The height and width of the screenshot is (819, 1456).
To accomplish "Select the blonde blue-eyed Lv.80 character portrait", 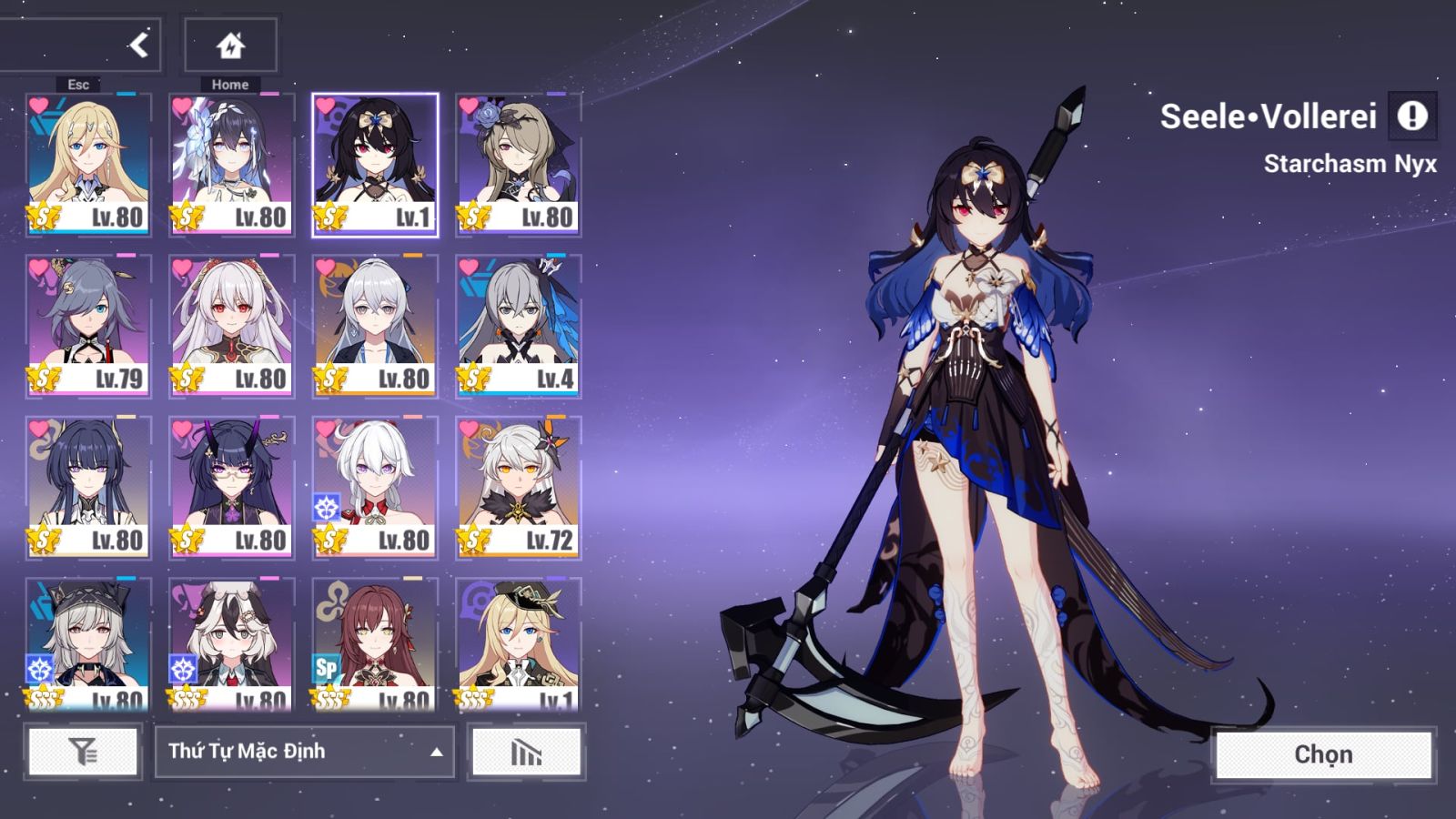I will click(88, 164).
